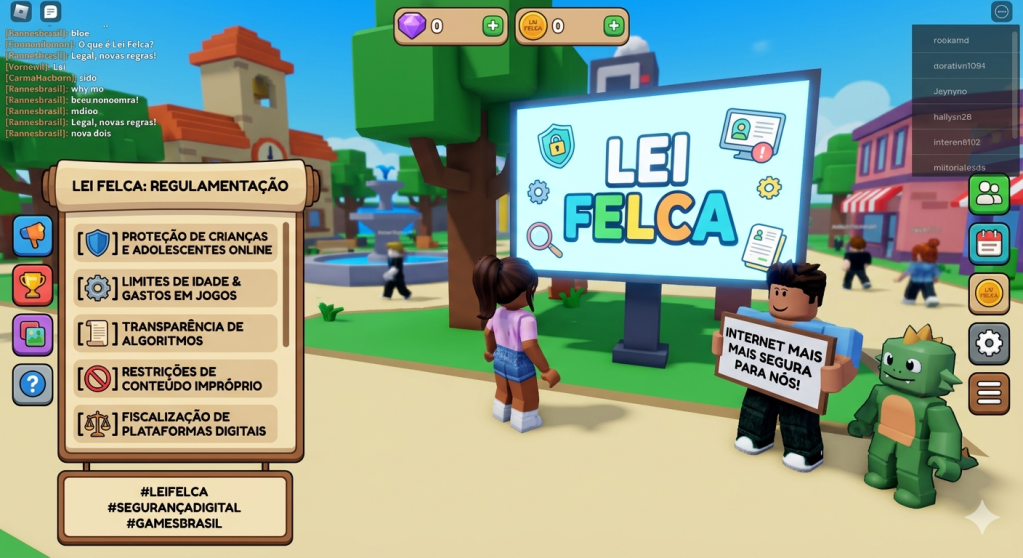The image size is (1023, 558).
Task: Buy more Lei Felca coins
Action: [x=614, y=26]
